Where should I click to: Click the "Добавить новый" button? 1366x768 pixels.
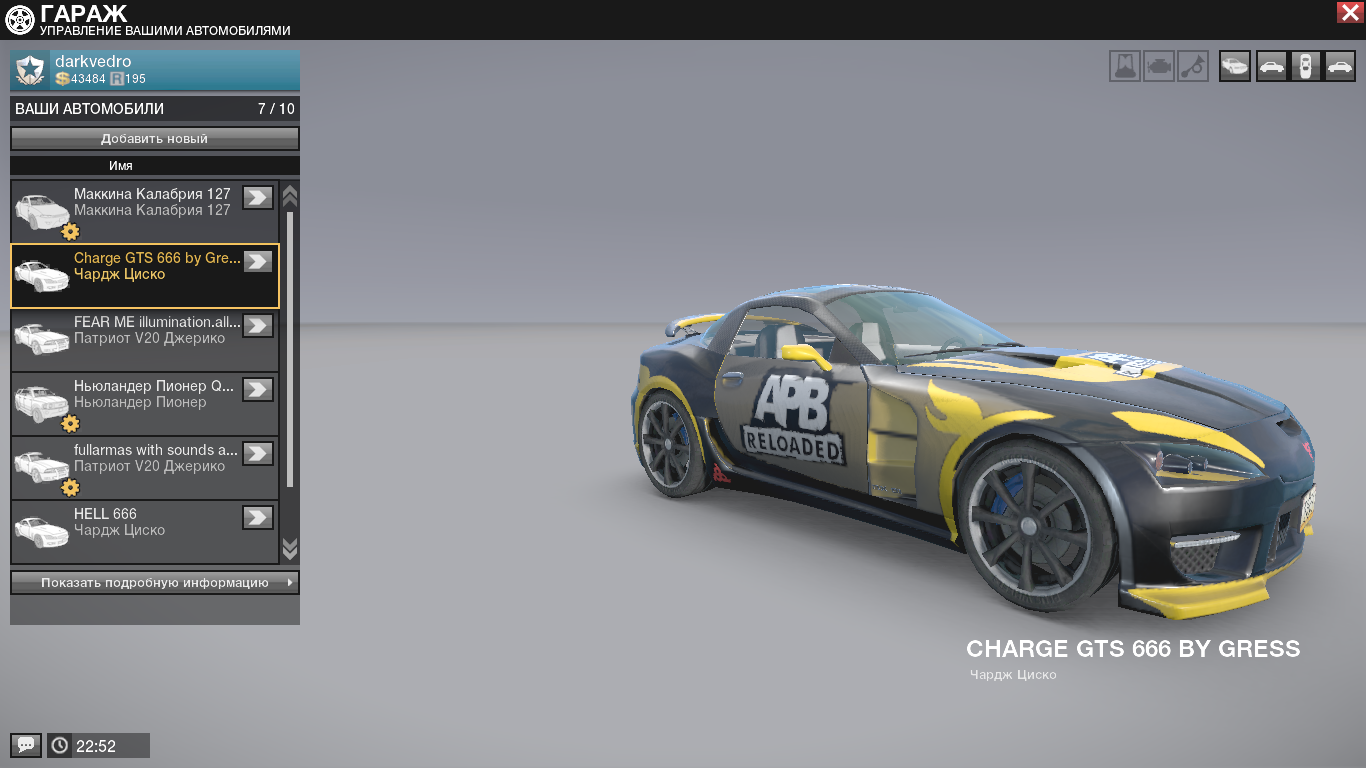tap(155, 139)
